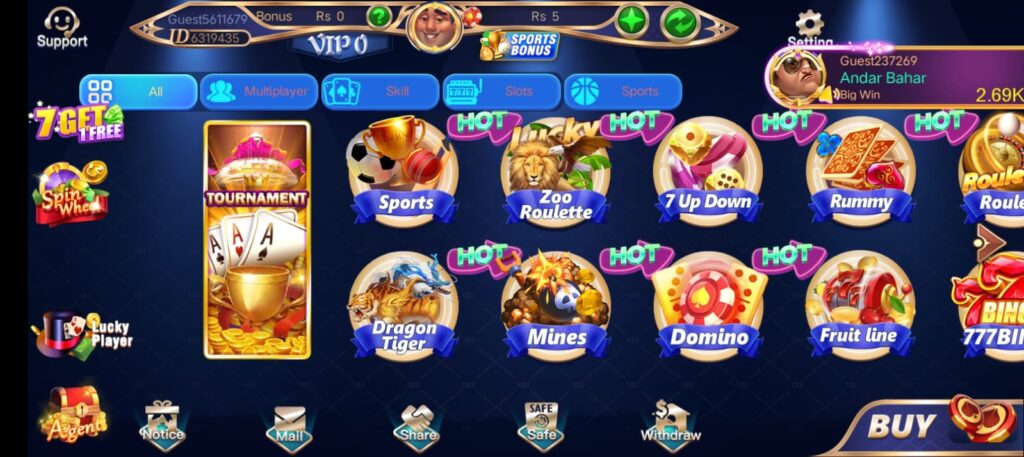This screenshot has height=457, width=1024.
Task: Open the Withdraw screen
Action: (670, 423)
